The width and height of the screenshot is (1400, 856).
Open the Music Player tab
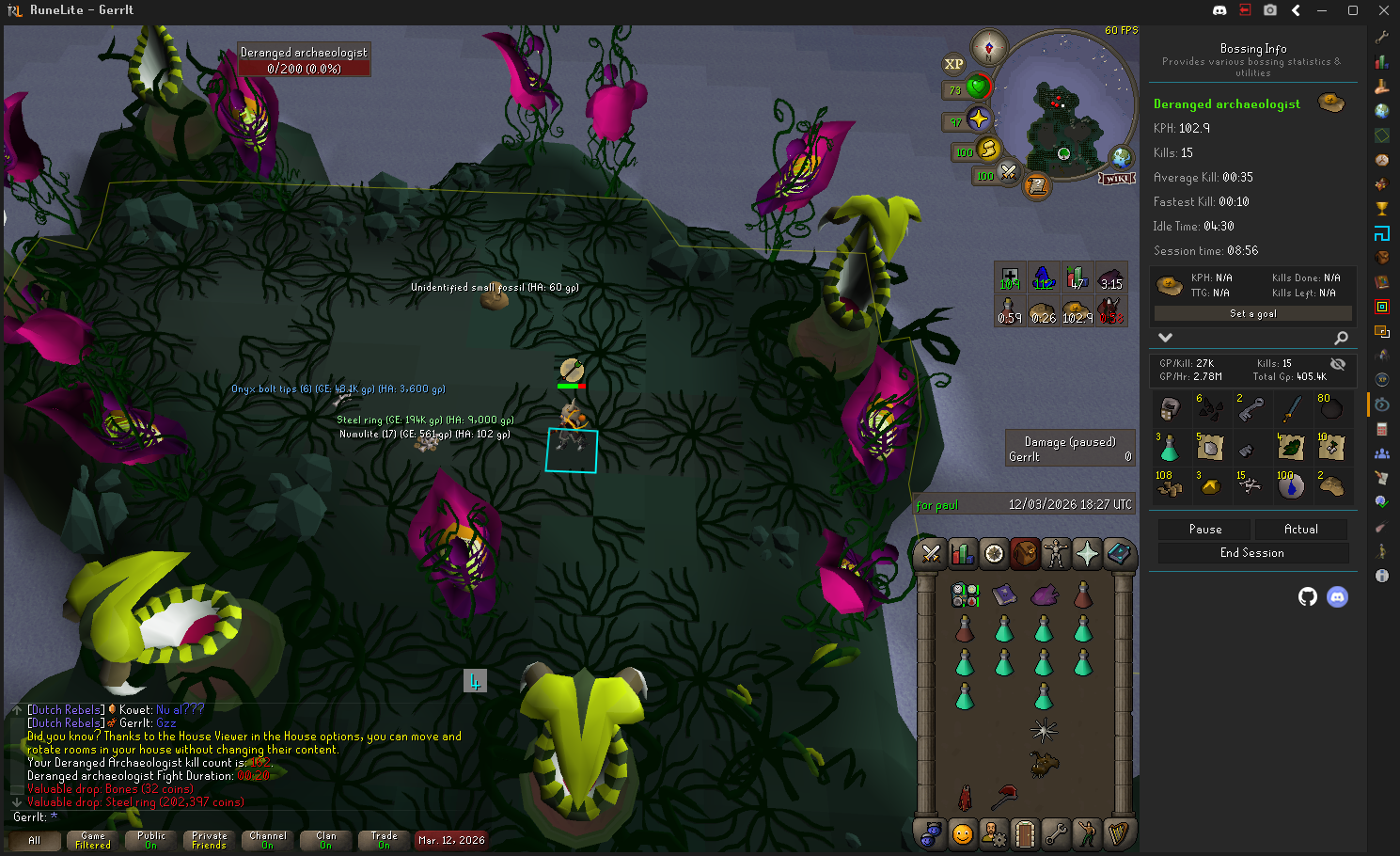coord(1118,833)
